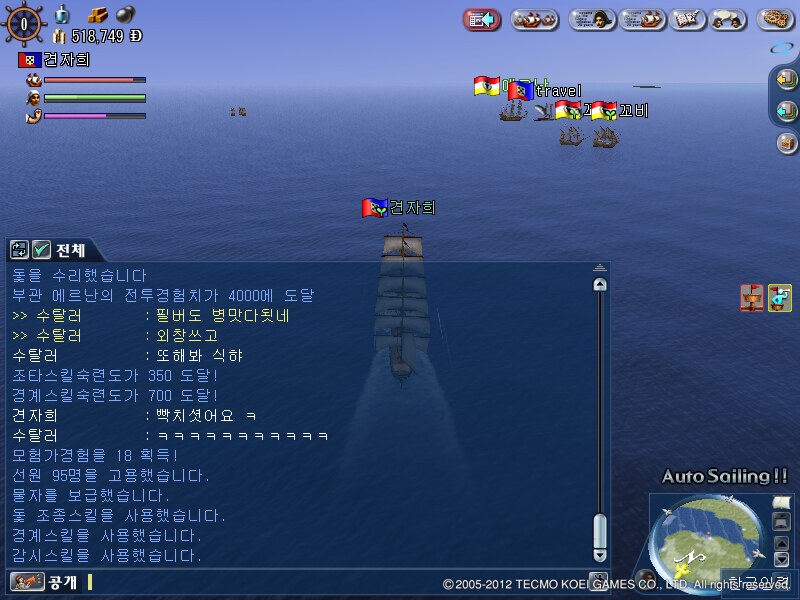Screen dimensions: 800x600
Task: Click the chat log window icon
Action: click(x=19, y=250)
